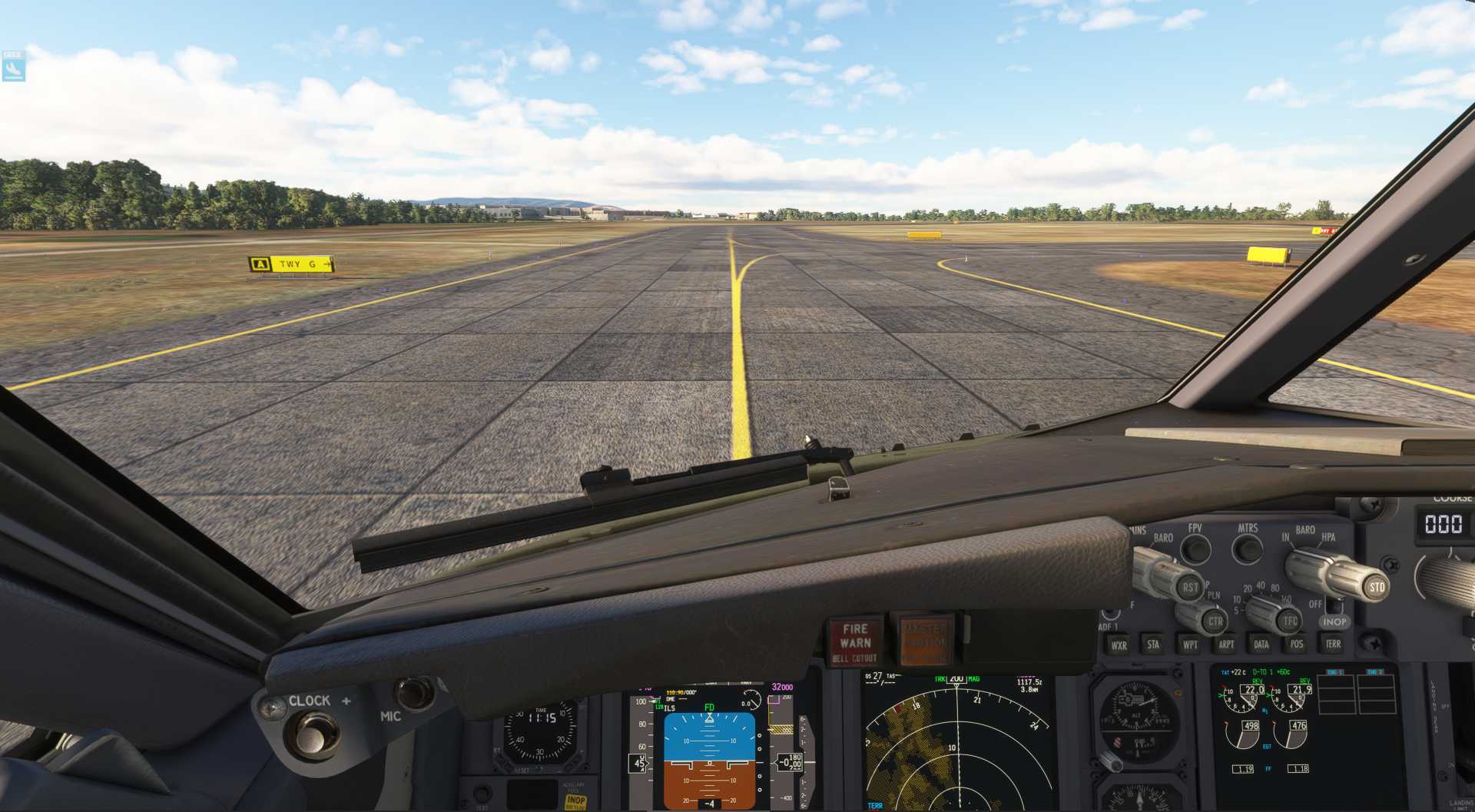Screen dimensions: 1475x812
Task: Click the CLOCK push button
Action: (312, 736)
